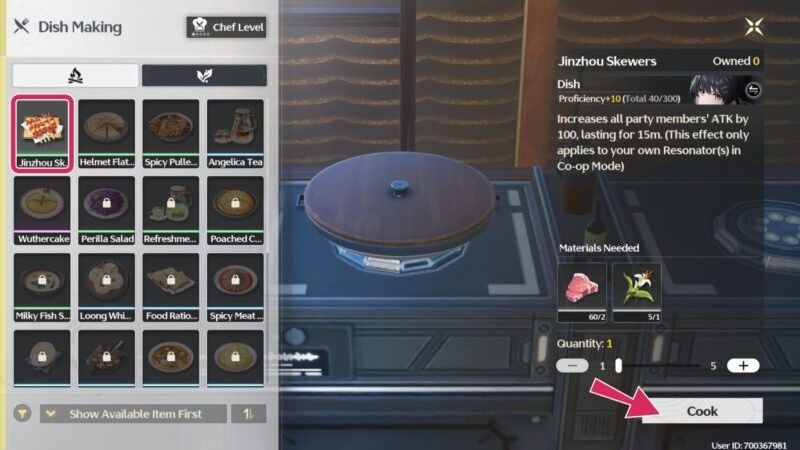Viewport: 800px width, 450px height.
Task: Select the Poached dish recipe
Action: tap(235, 210)
